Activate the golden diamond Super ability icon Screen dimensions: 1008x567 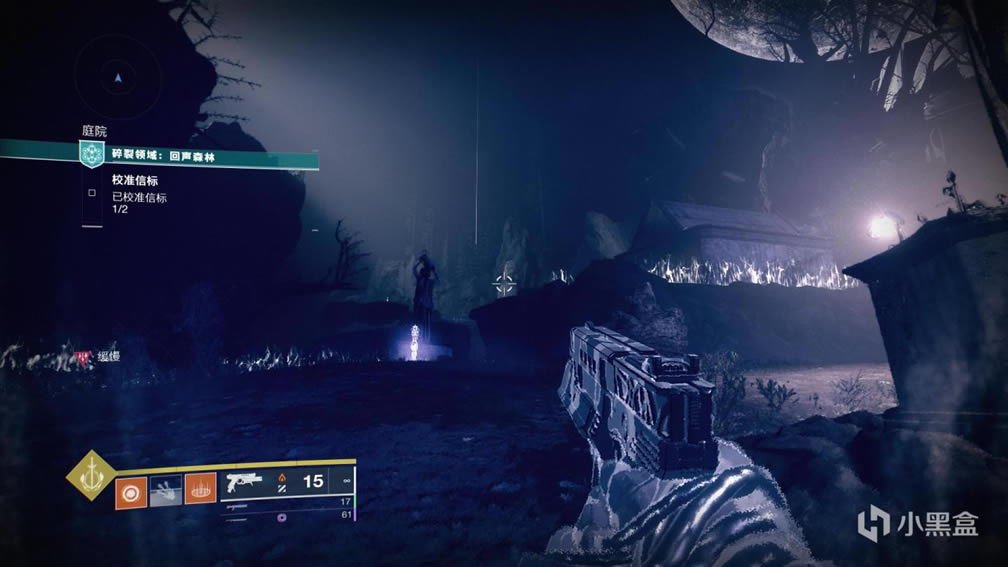[x=90, y=476]
